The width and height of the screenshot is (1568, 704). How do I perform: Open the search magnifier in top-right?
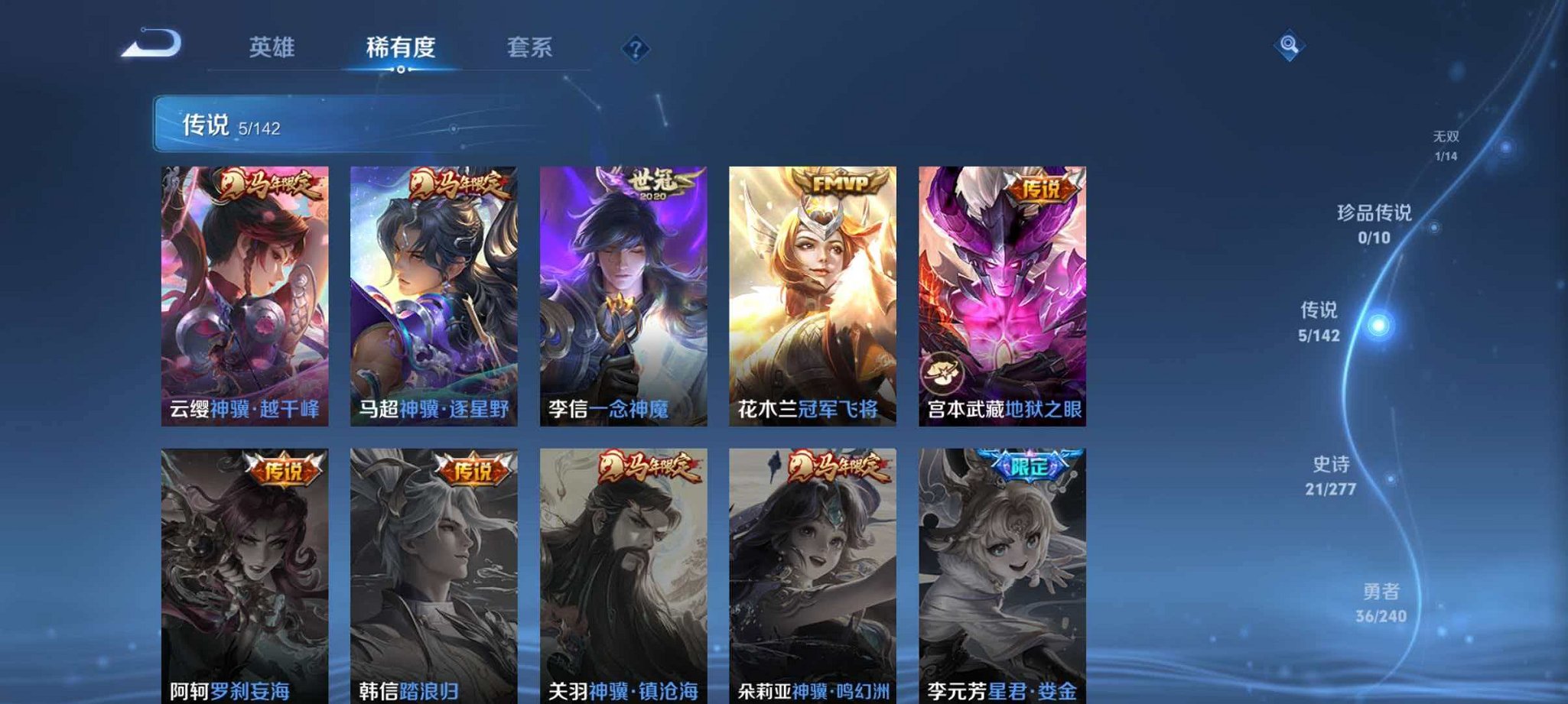coord(1288,45)
